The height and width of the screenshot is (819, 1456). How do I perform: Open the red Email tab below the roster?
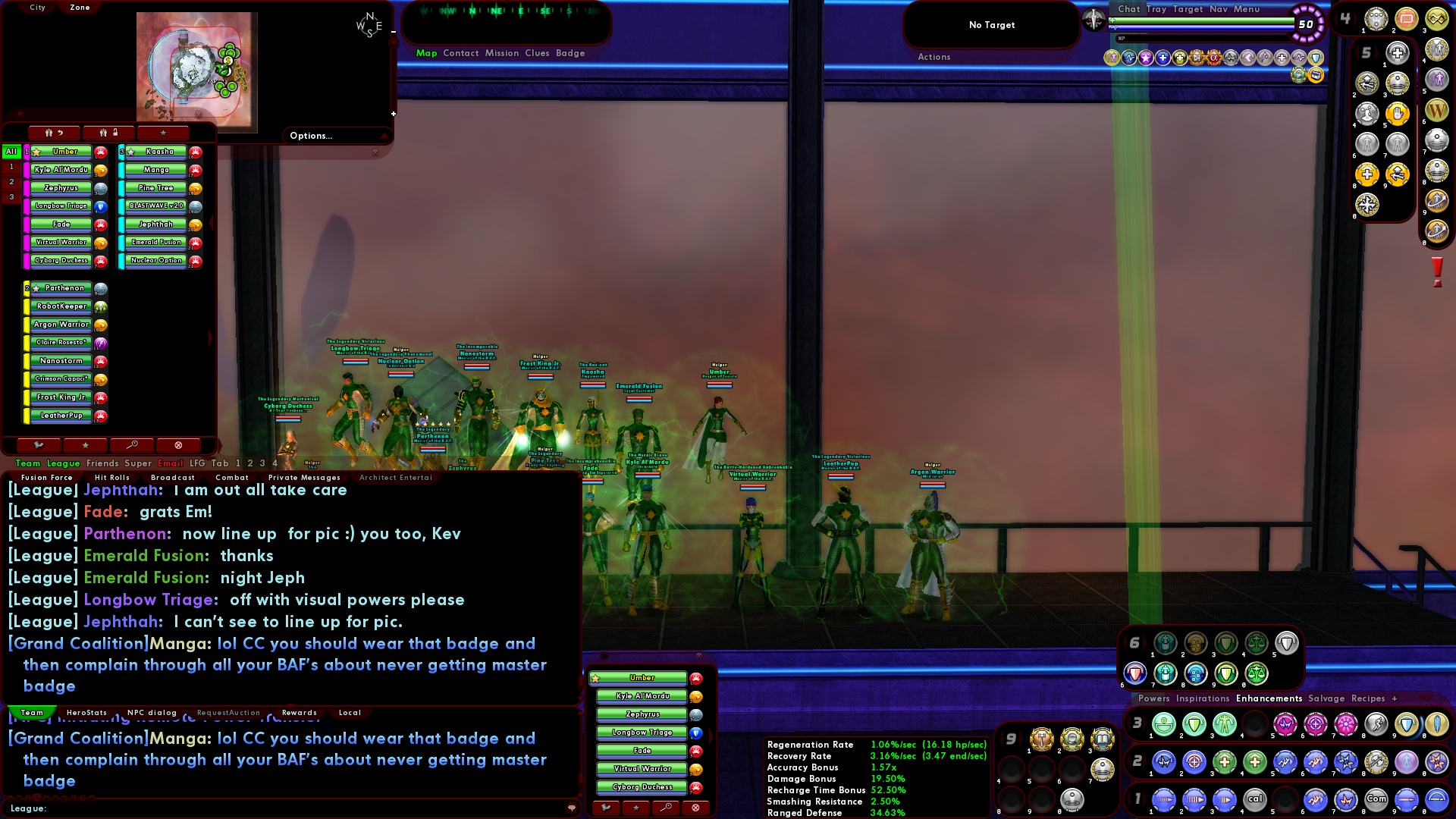(x=171, y=463)
